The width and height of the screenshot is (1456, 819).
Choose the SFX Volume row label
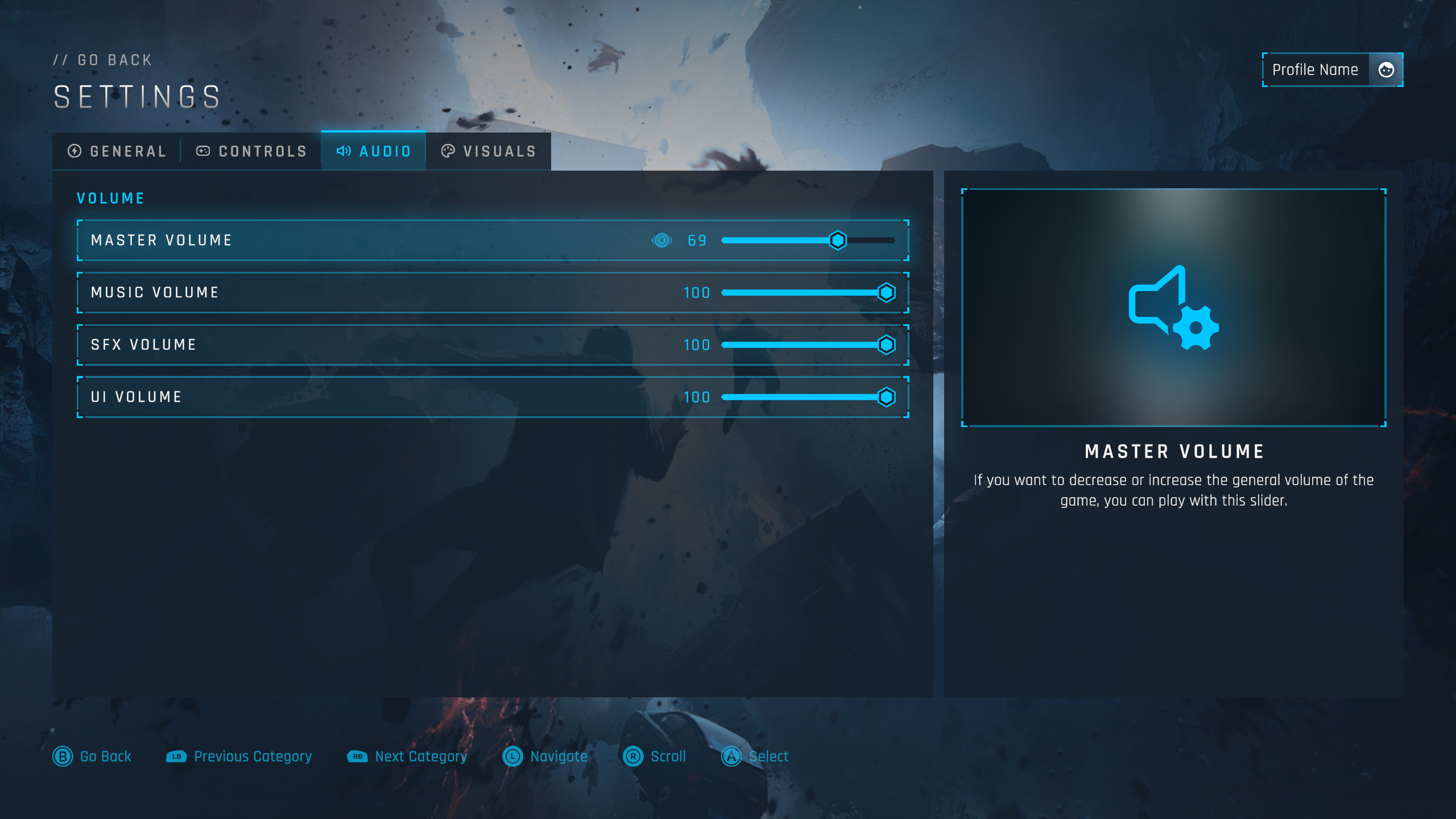tap(143, 345)
